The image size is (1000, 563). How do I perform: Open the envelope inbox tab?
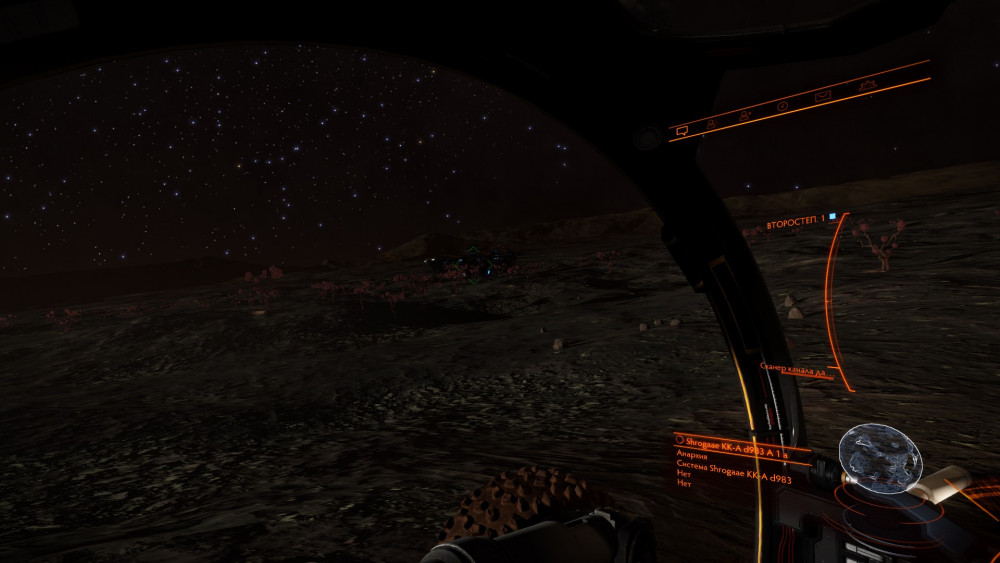823,96
